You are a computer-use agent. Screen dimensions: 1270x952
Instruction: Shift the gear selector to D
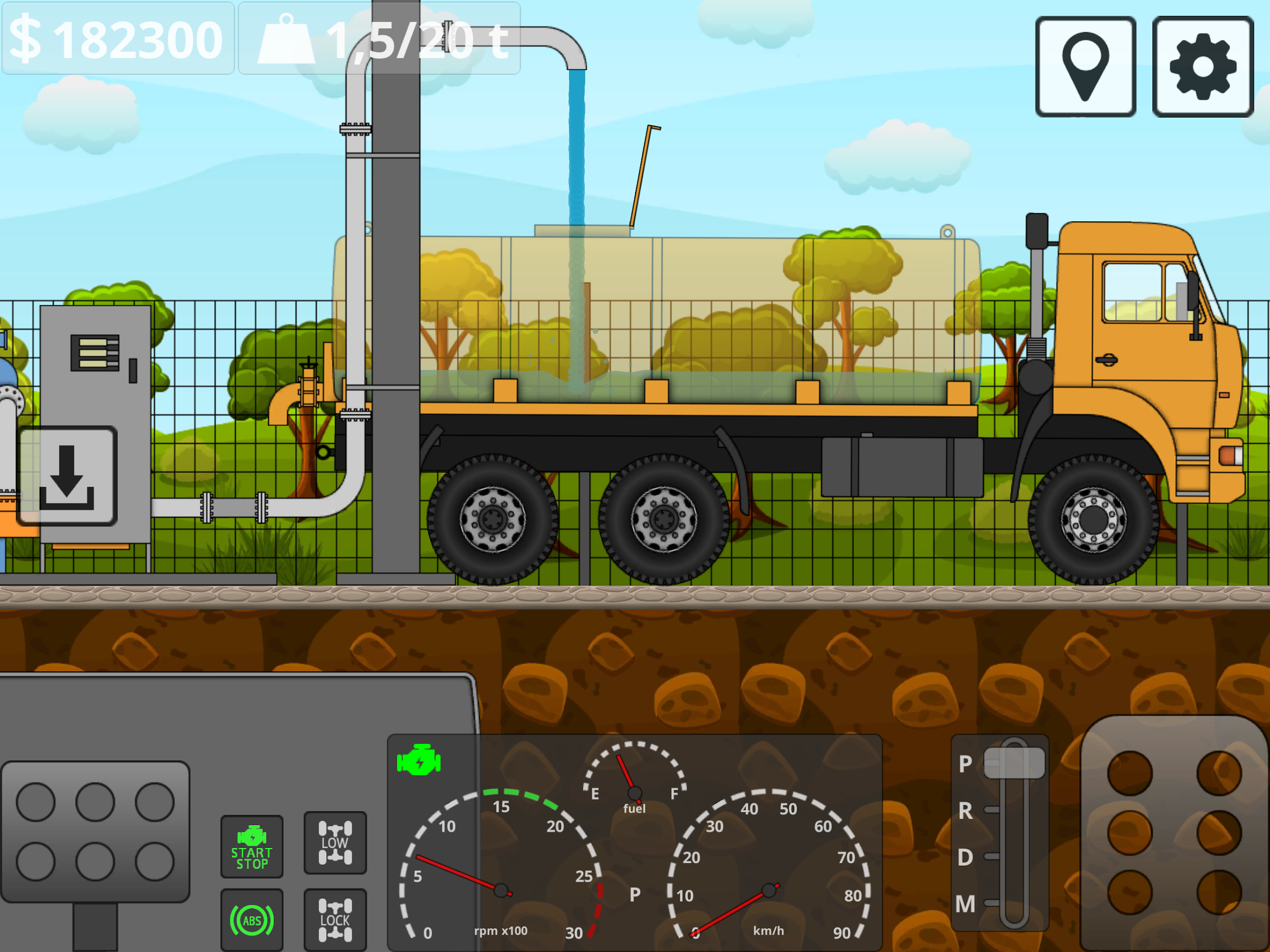pyautogui.click(x=992, y=857)
